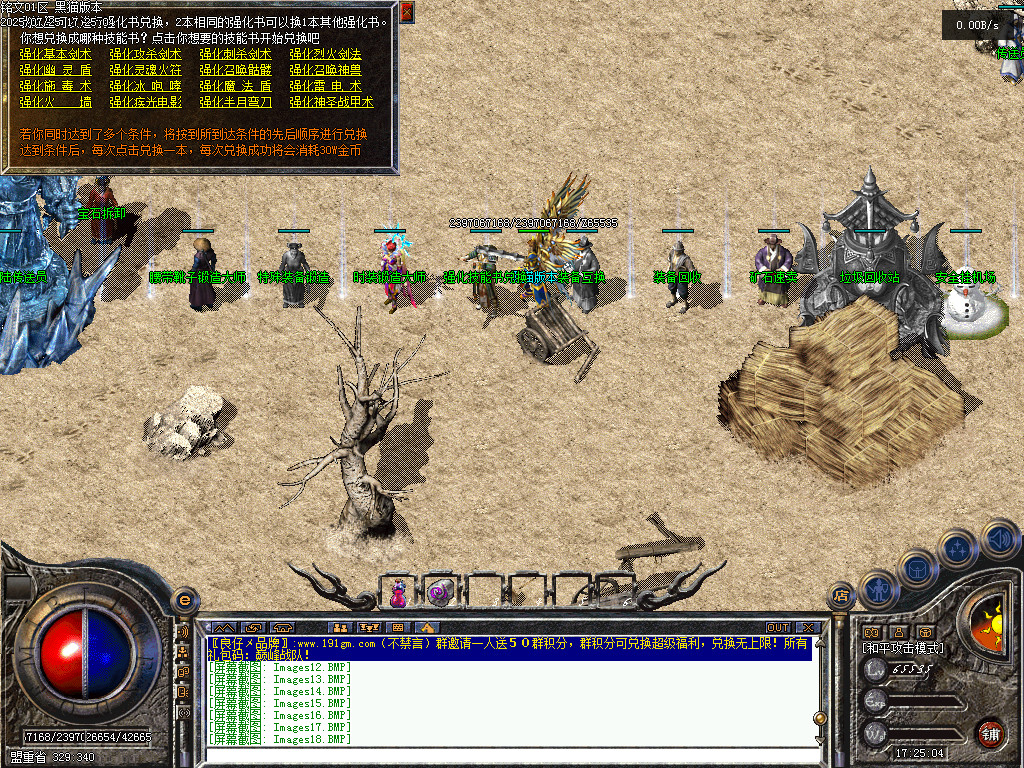Choose the 强化半月弯刀 skill book
This screenshot has width=1024, height=768.
pos(235,102)
